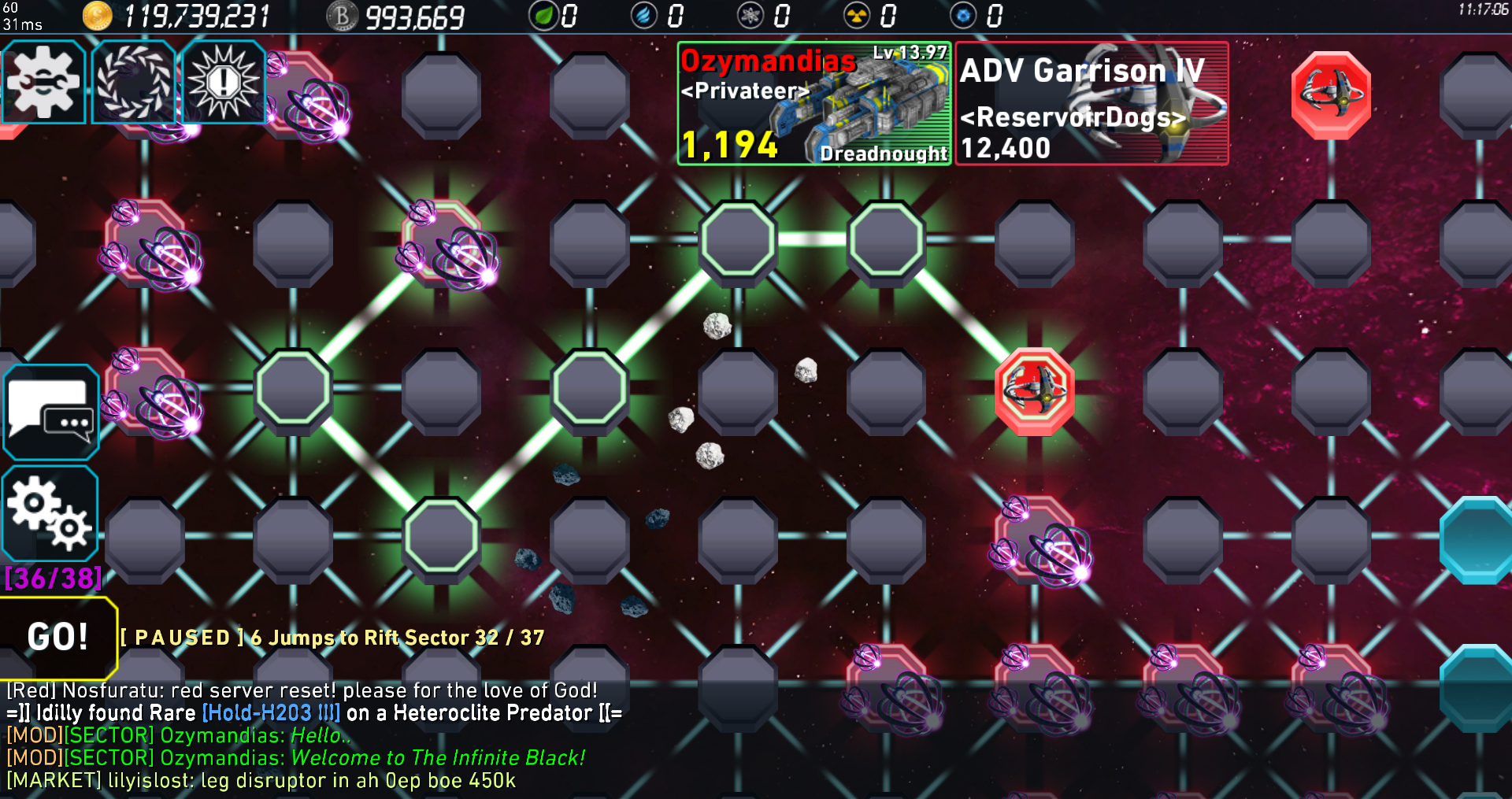Select the snowflake resource icon
1512x799 pixels.
click(x=750, y=13)
